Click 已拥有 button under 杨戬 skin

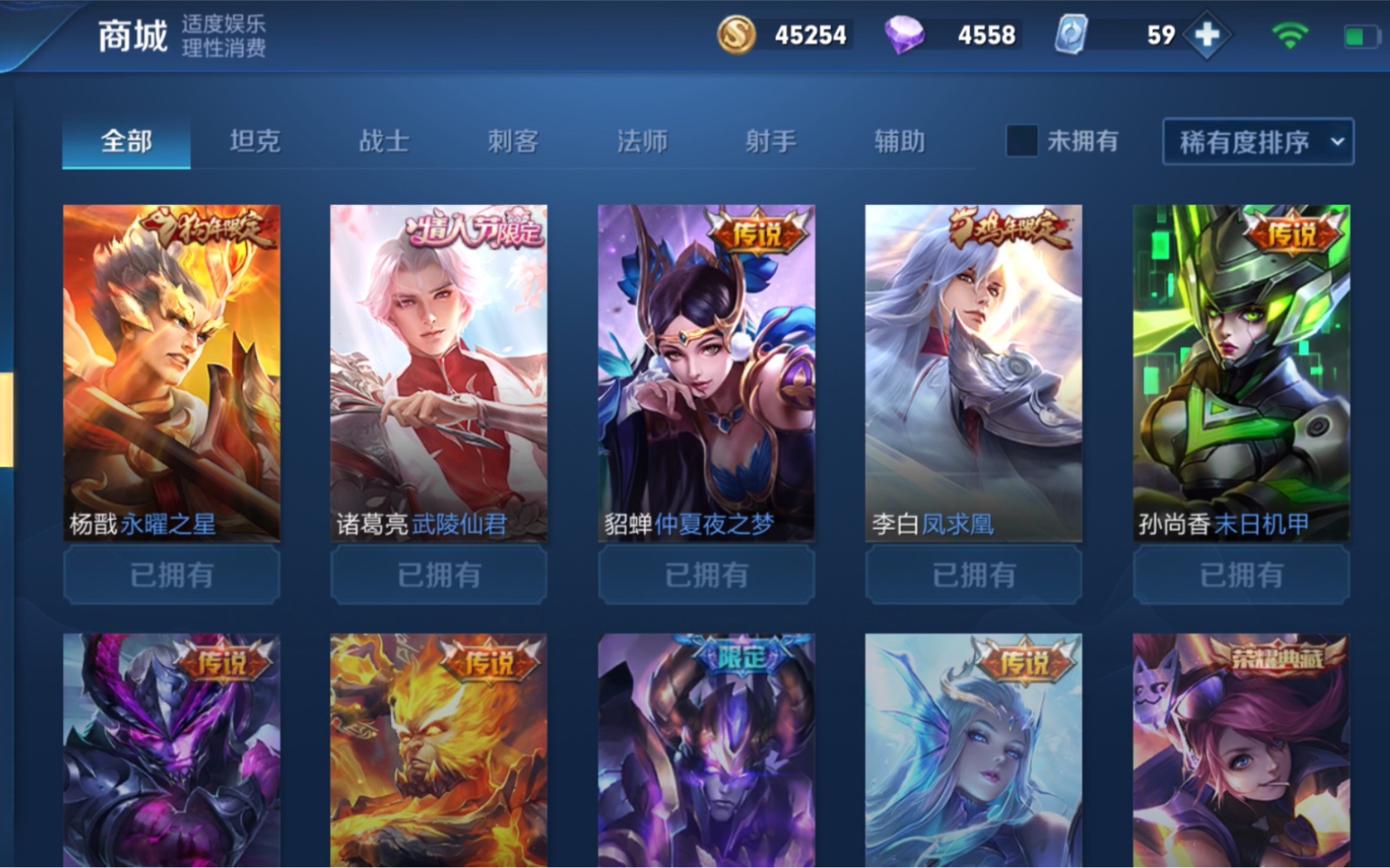click(171, 575)
